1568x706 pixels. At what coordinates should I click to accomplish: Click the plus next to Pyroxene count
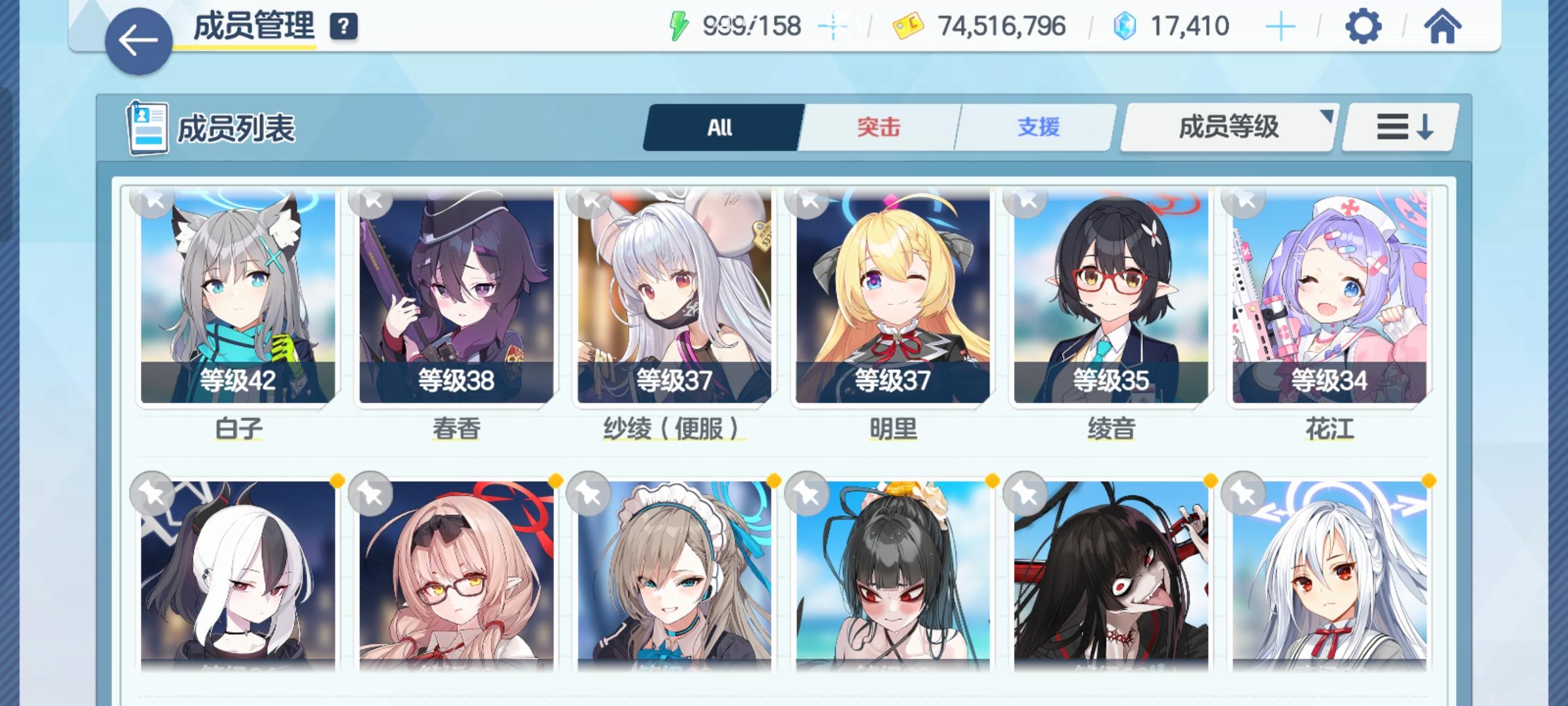tap(1281, 25)
